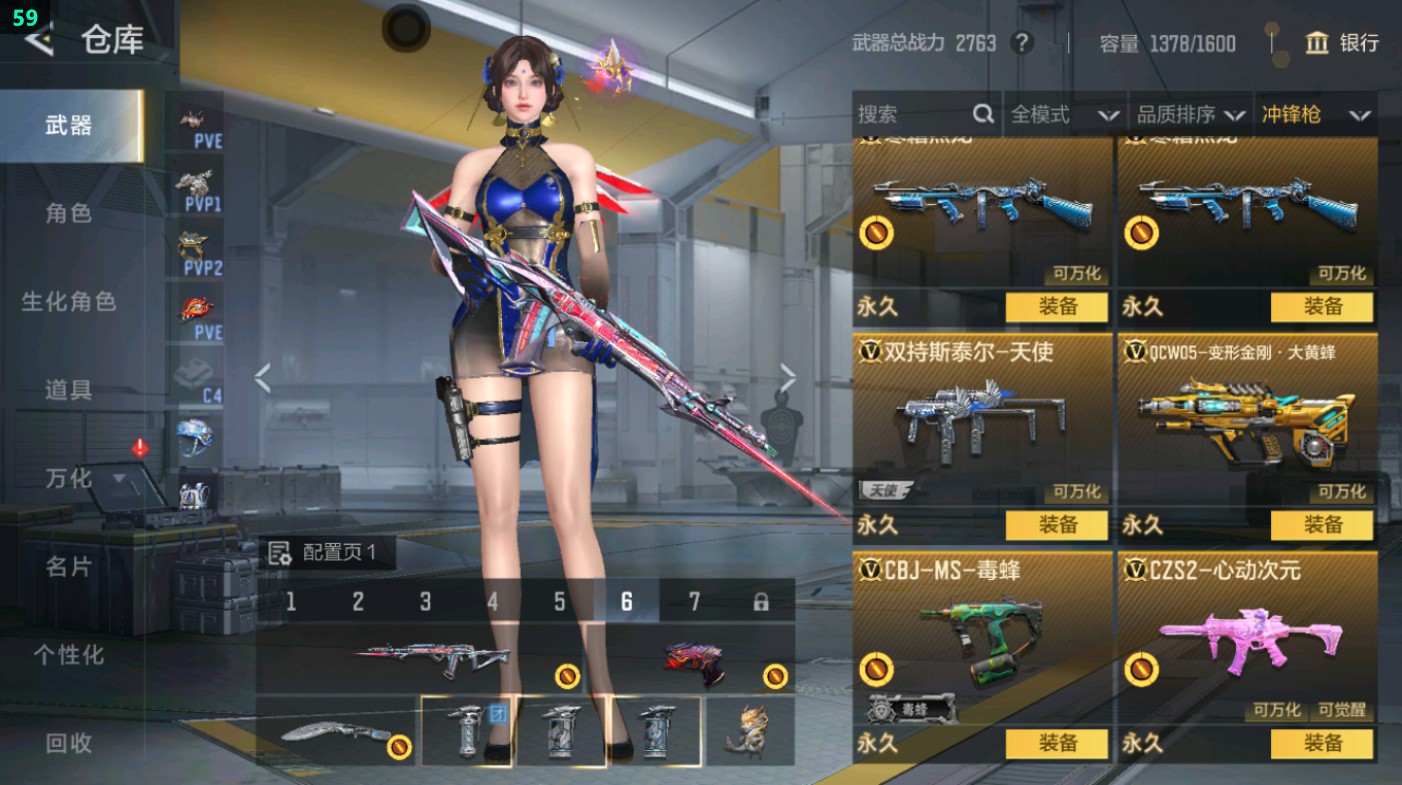Open the 冲锋枪 weapon type dropdown

pos(1315,115)
